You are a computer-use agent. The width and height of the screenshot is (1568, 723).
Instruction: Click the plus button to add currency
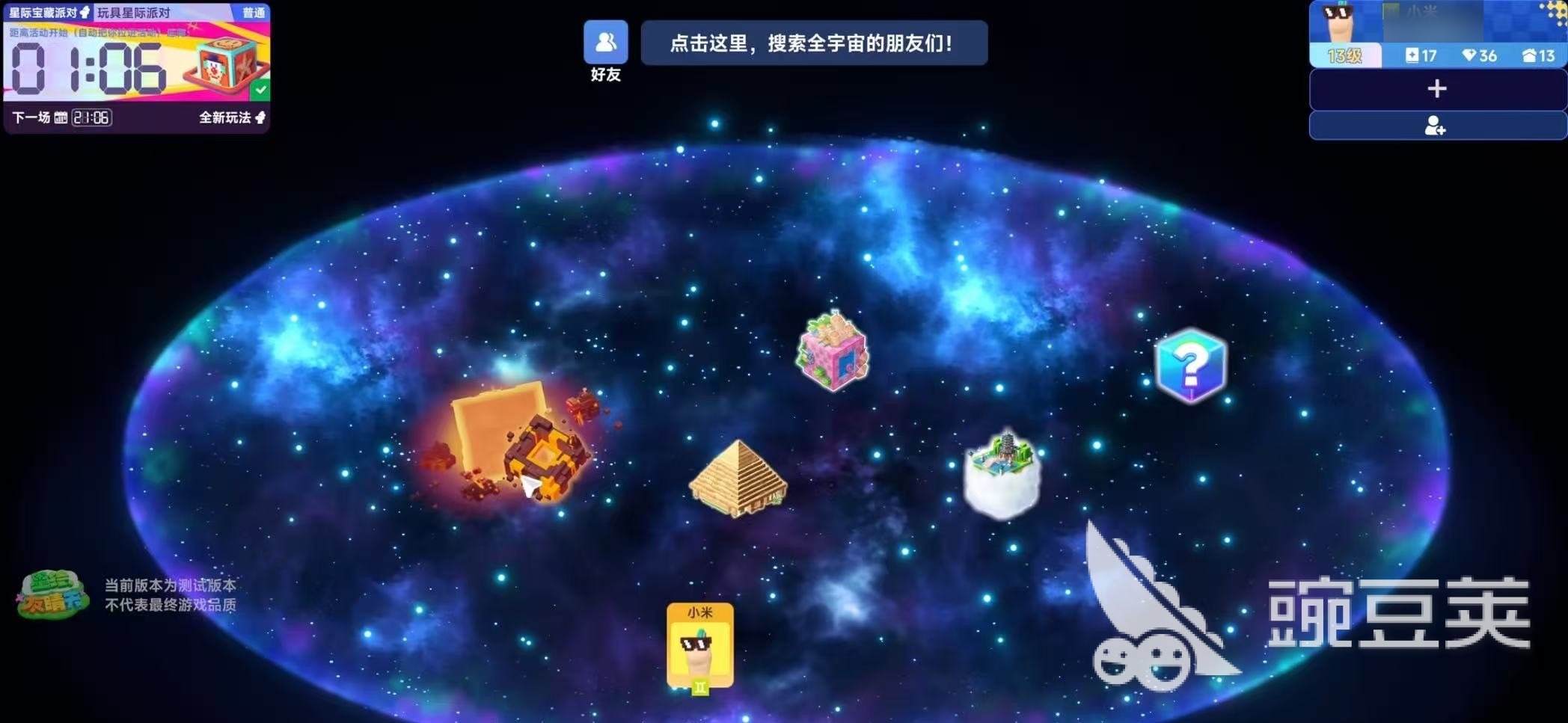coord(1436,89)
